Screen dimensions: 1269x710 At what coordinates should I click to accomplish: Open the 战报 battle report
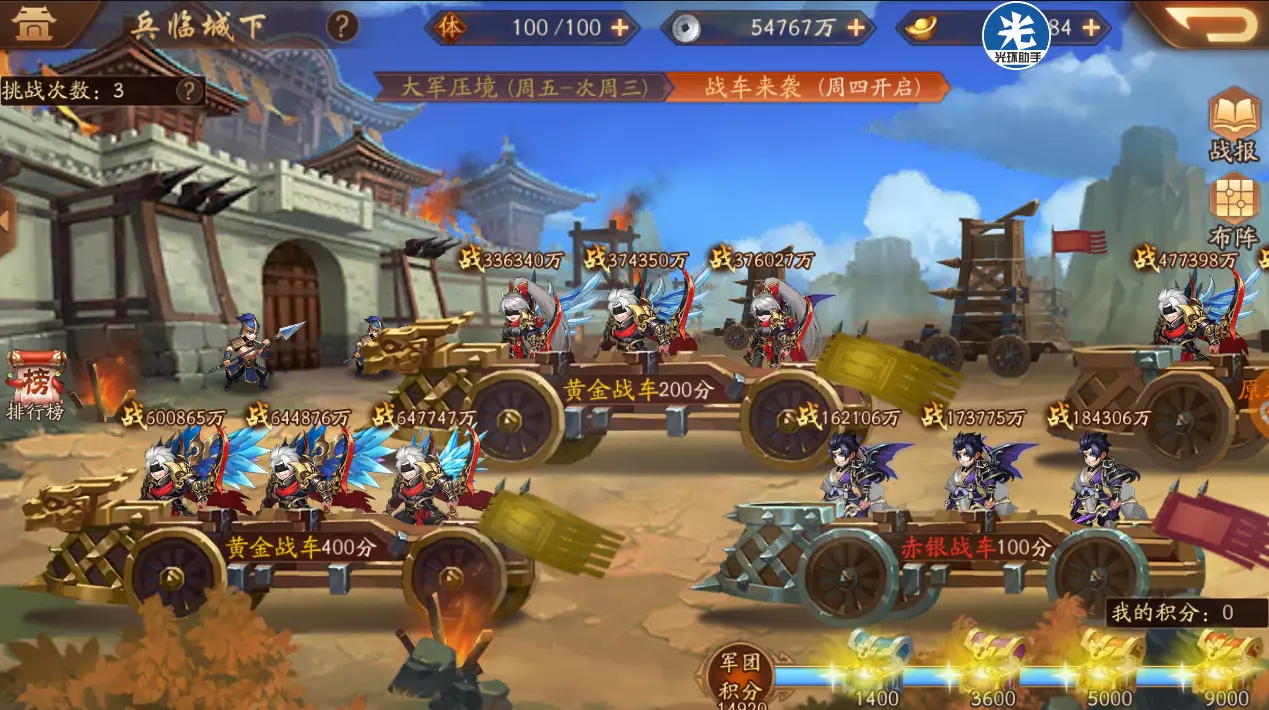coord(1234,125)
